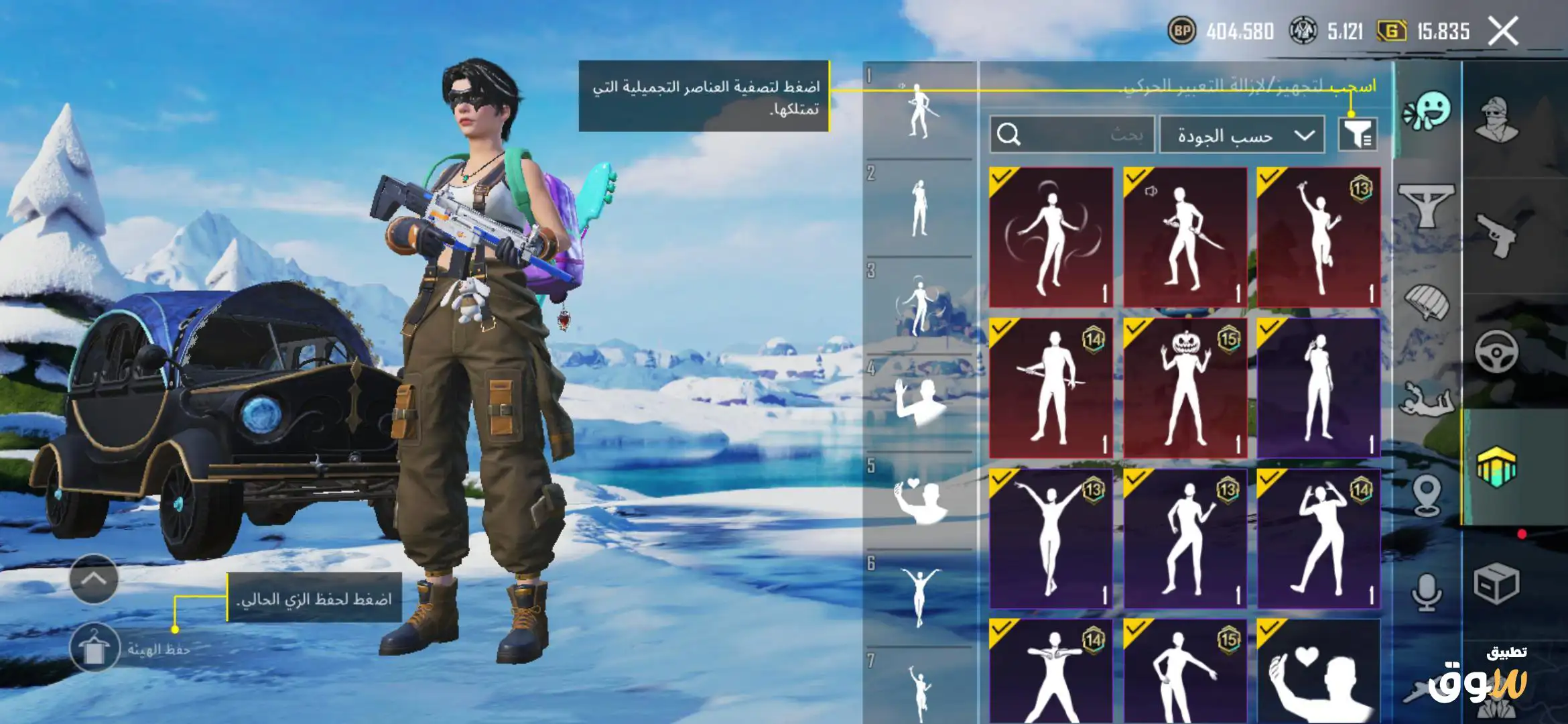Open the steering wheel vehicles tab

pos(1497,351)
